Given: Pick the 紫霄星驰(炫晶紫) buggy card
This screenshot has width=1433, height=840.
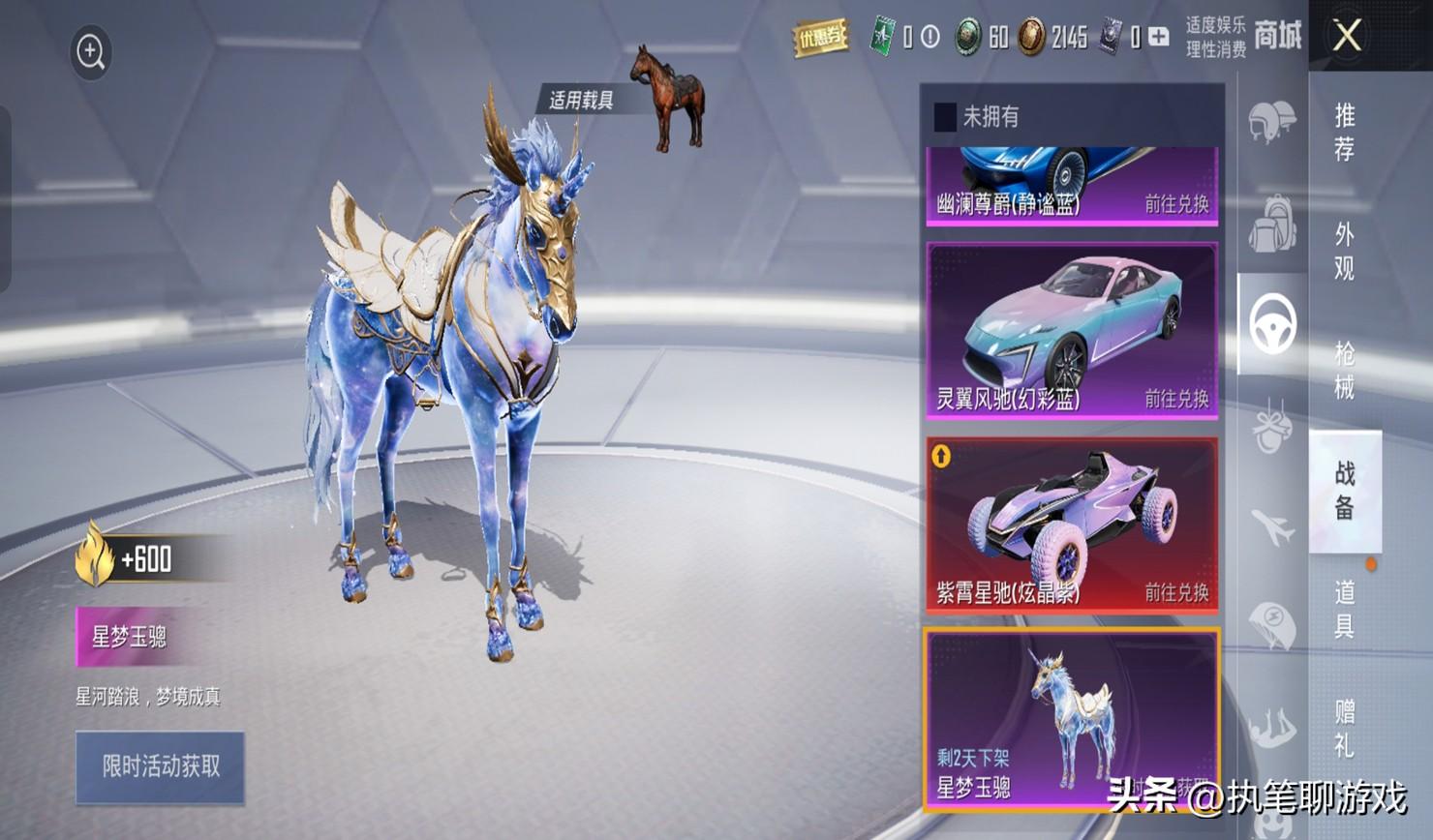Looking at the screenshot, I should coord(1072,525).
